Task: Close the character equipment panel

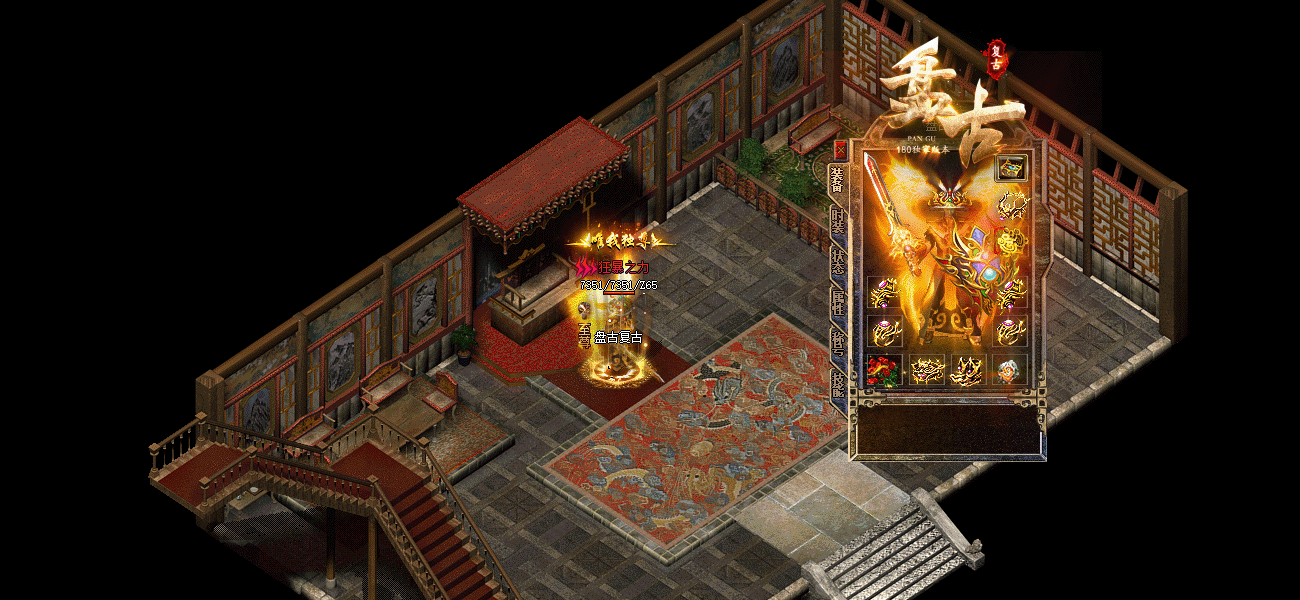Action: point(840,150)
